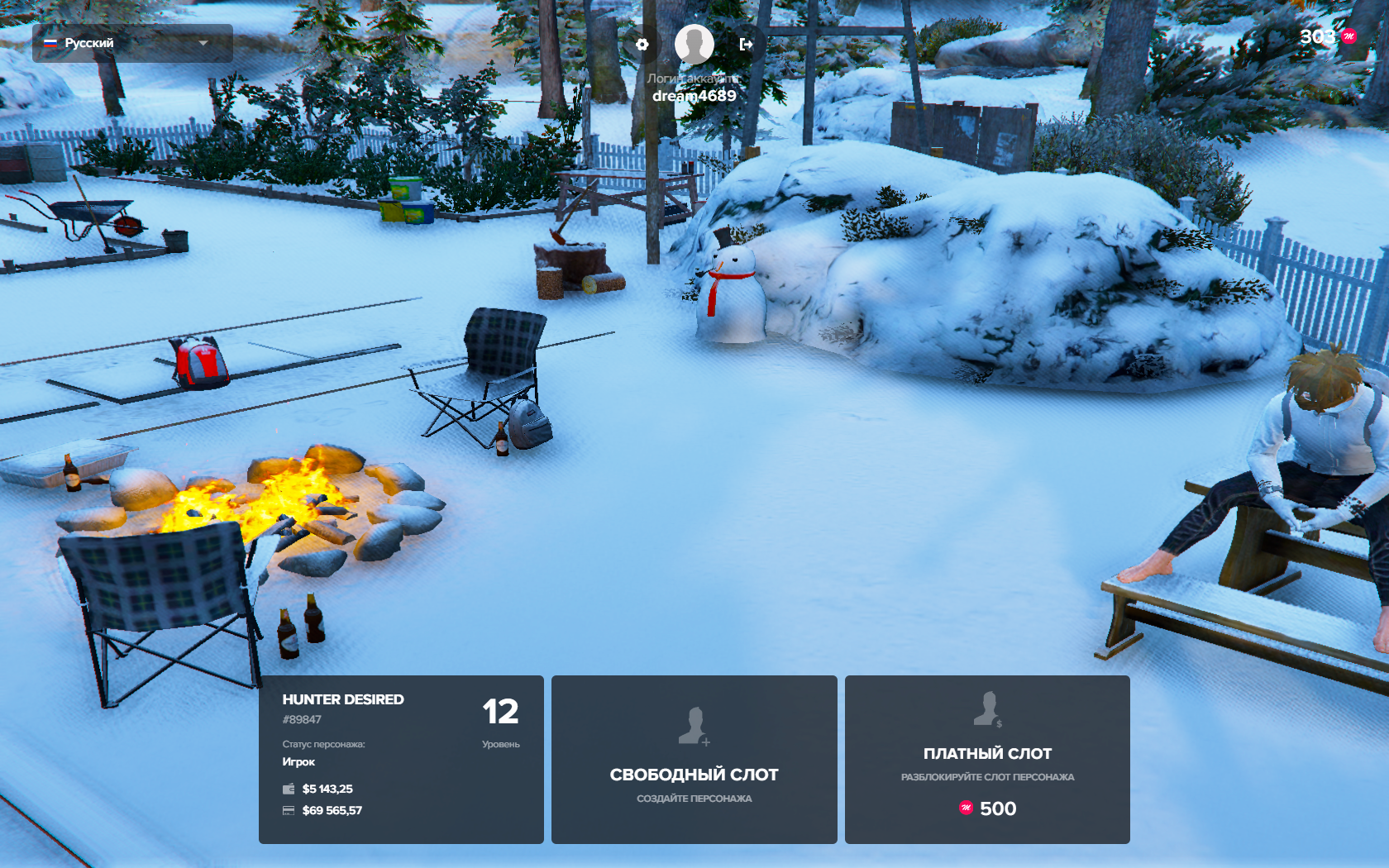Open the Русский language dropdown
This screenshot has height=868, width=1389.
pyautogui.click(x=132, y=43)
